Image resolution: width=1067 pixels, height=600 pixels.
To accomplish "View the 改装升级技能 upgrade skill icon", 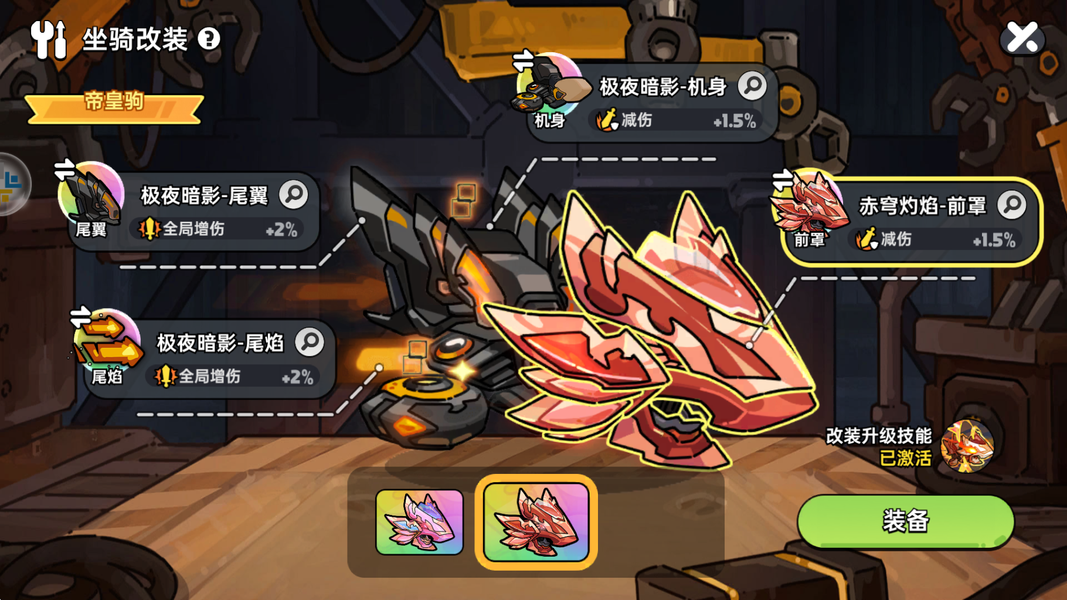I will (x=967, y=446).
